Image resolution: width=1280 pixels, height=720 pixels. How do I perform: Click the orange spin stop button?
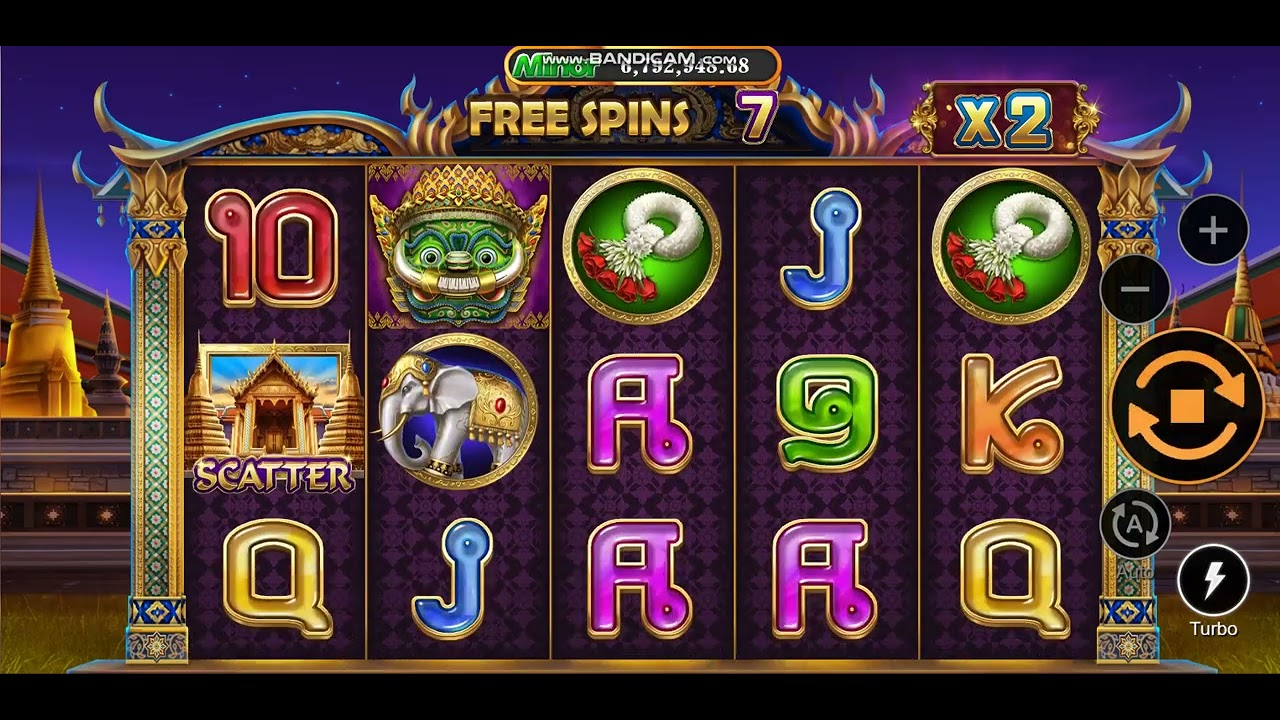[x=1186, y=406]
